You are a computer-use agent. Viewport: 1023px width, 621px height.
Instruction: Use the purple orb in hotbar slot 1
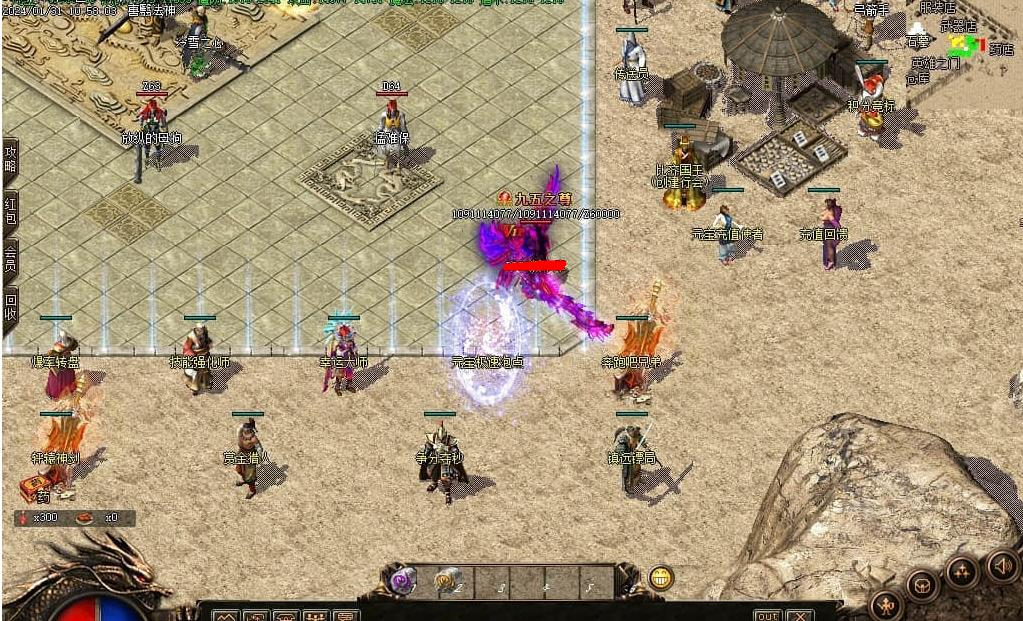[403, 580]
